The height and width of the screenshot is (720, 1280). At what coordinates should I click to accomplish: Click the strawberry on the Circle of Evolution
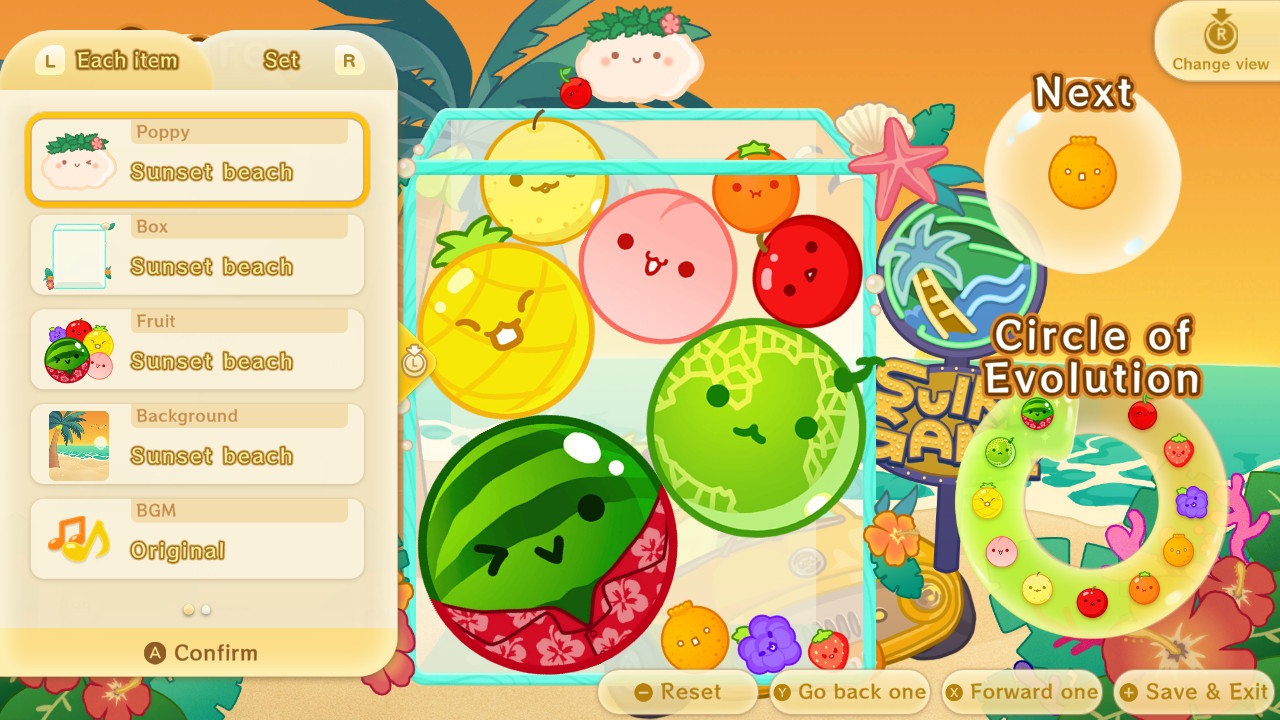tap(1179, 450)
